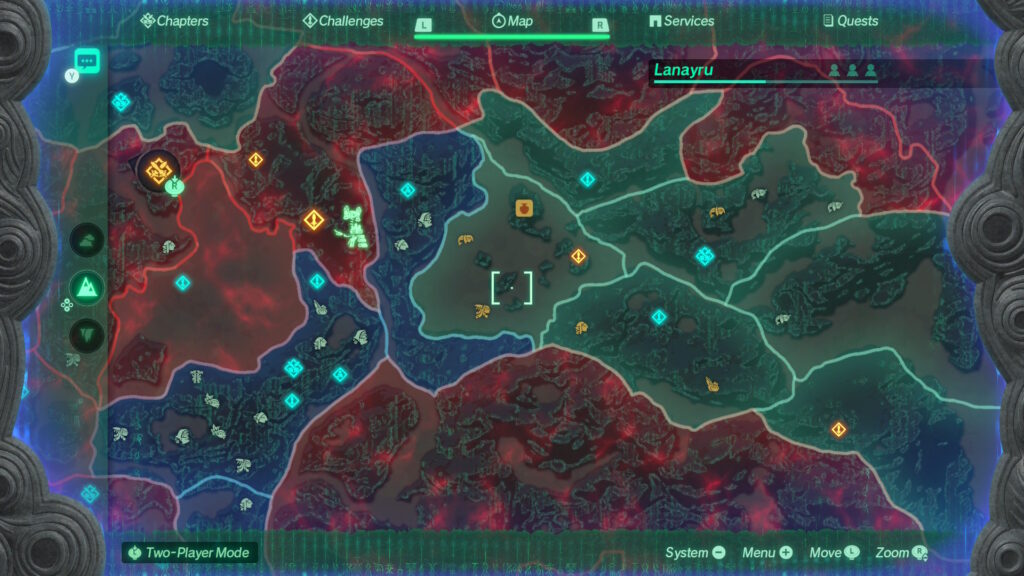Screen dimensions: 1024x576
Task: Switch to the depths layer icon
Action: pyautogui.click(x=89, y=334)
